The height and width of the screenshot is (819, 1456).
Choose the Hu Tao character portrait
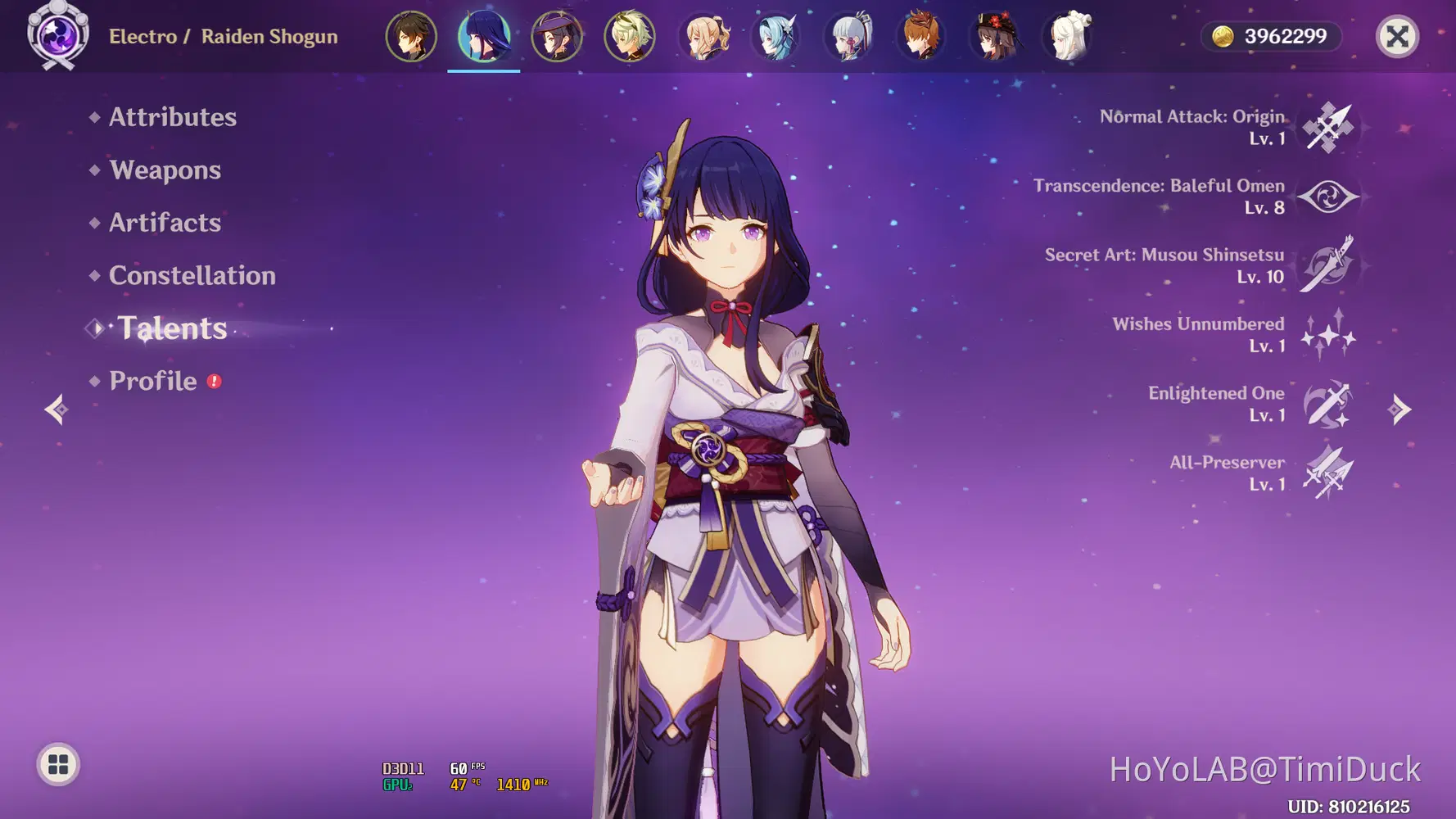coord(996,37)
